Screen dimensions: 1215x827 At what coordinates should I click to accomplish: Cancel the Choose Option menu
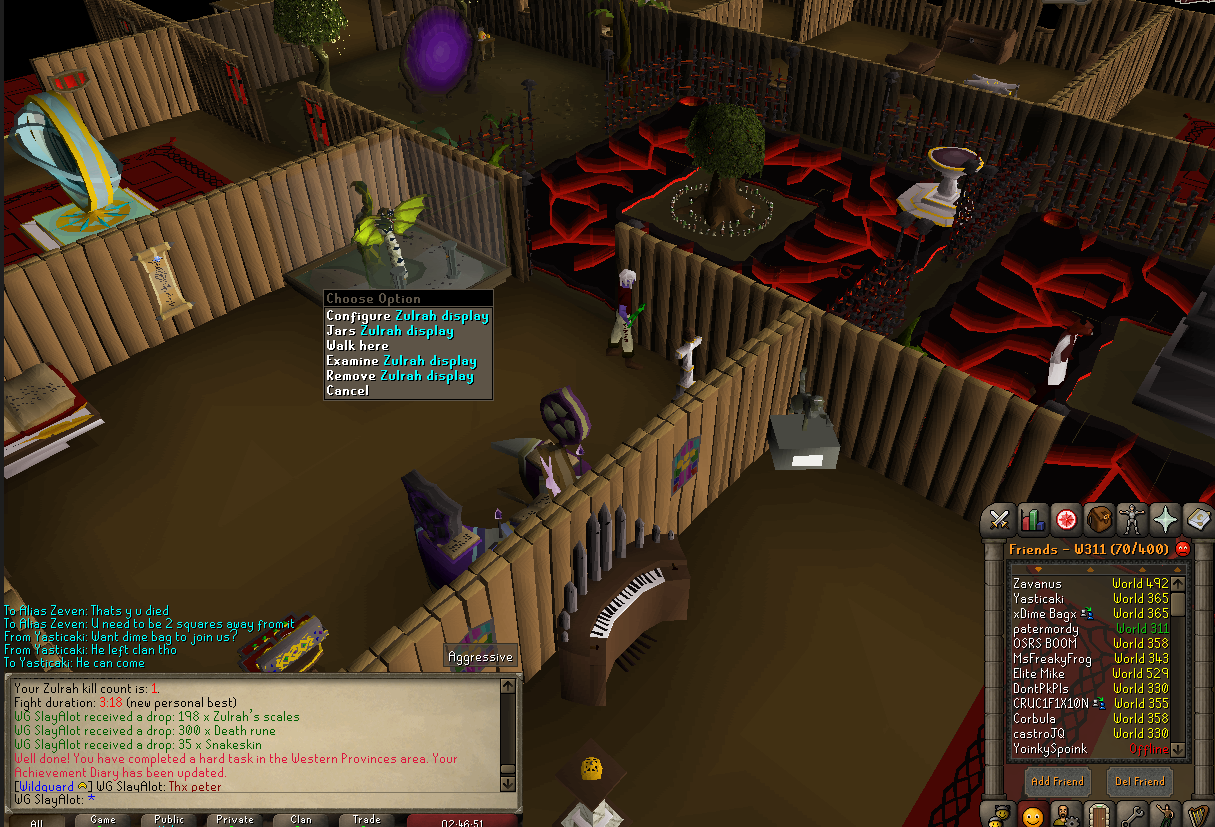347,391
